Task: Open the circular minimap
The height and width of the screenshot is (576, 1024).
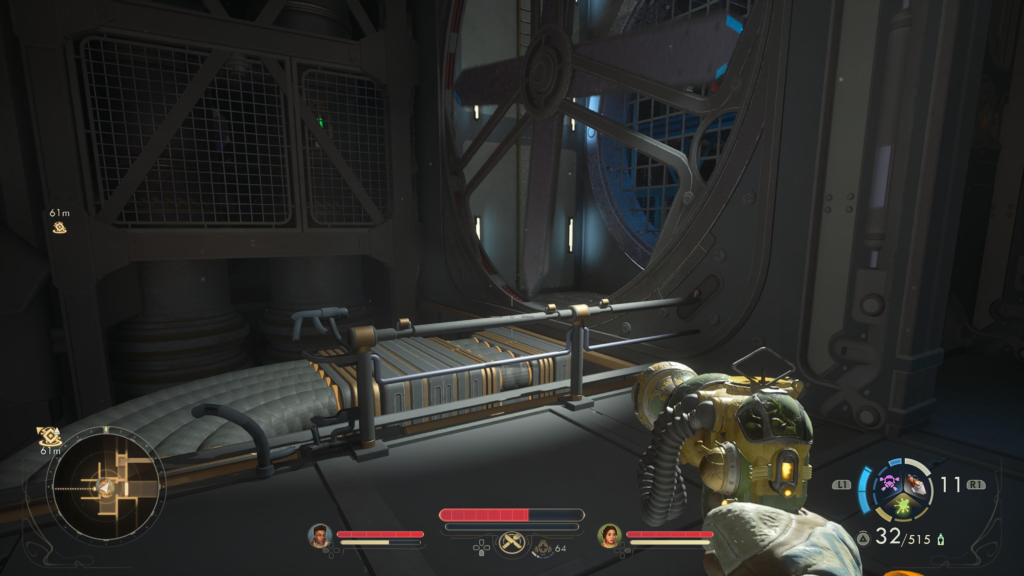Action: 105,485
